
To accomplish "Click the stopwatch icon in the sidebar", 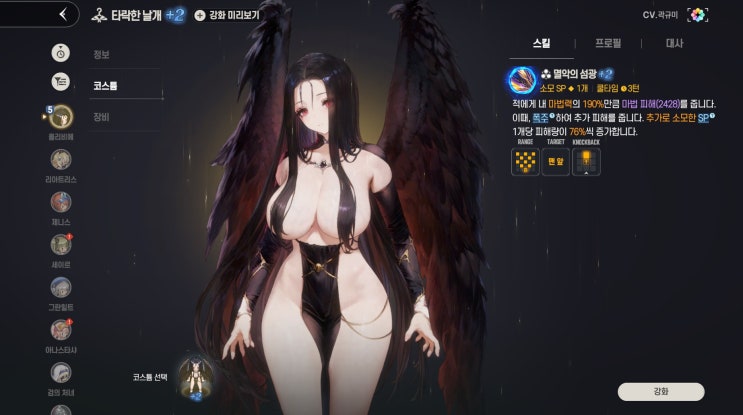I will coord(61,52).
